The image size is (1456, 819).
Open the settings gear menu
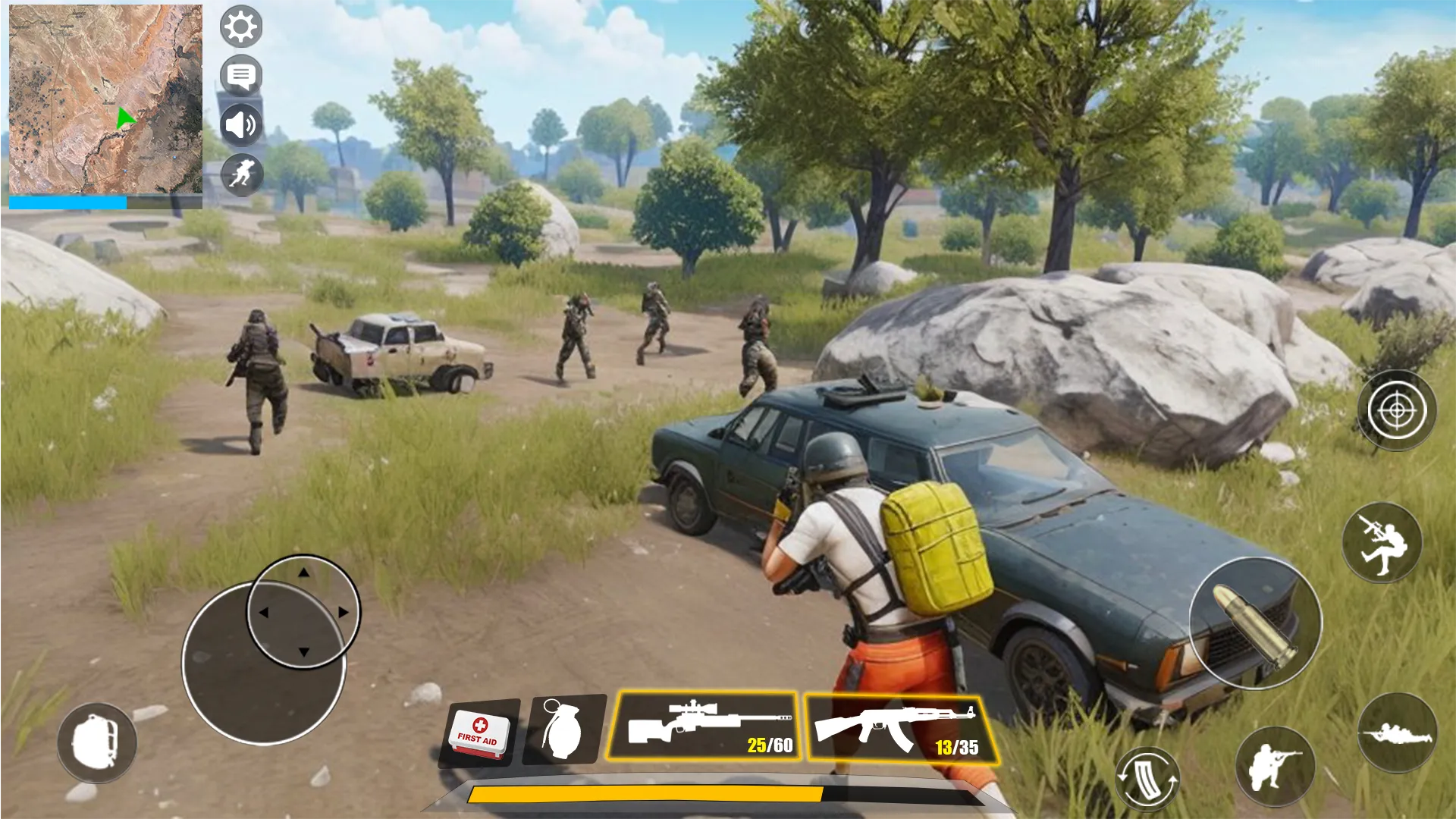(241, 27)
